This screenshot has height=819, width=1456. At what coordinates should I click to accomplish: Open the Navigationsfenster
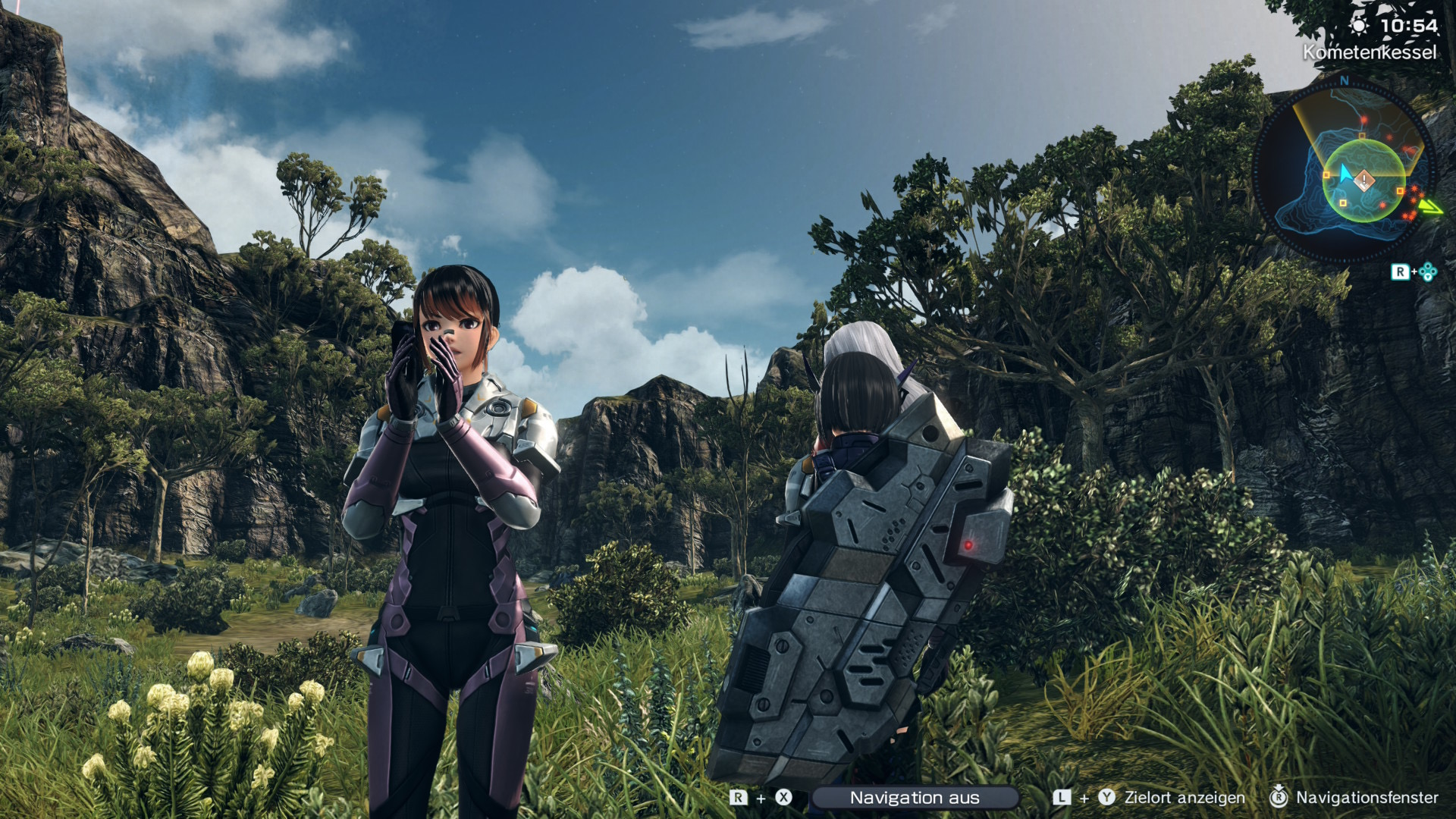click(x=1366, y=798)
